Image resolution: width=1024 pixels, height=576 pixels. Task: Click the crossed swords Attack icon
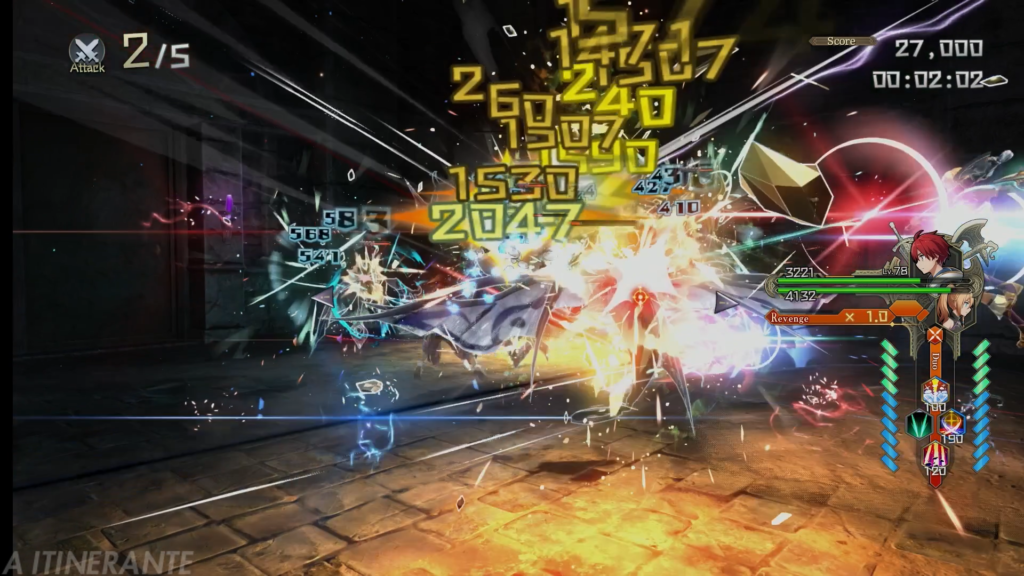[87, 50]
